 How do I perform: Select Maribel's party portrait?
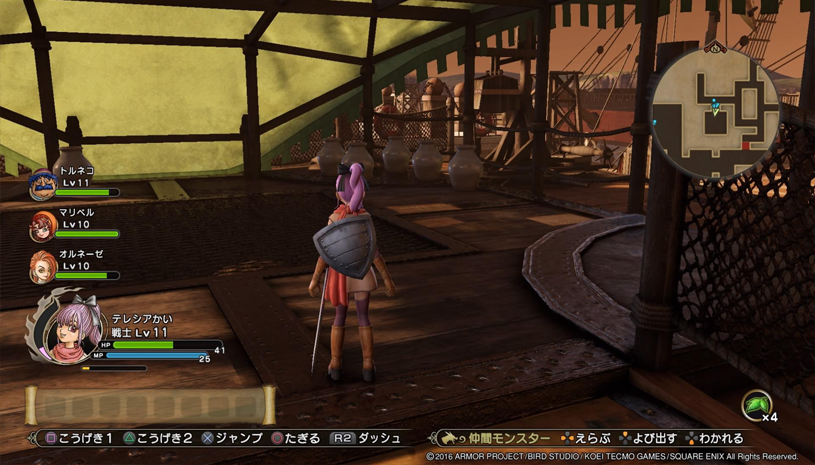pyautogui.click(x=43, y=225)
